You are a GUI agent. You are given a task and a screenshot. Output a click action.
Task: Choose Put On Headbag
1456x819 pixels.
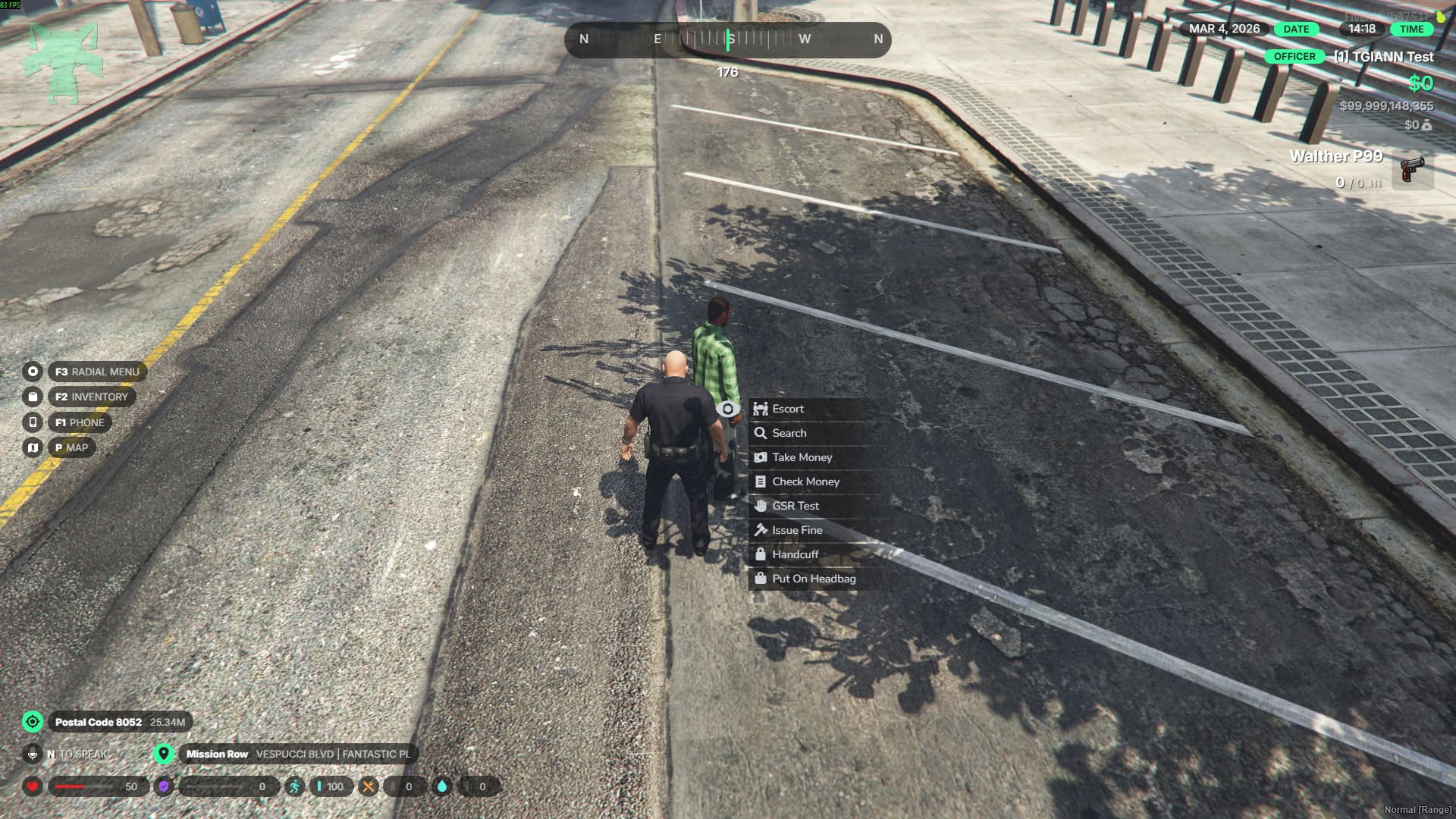813,579
